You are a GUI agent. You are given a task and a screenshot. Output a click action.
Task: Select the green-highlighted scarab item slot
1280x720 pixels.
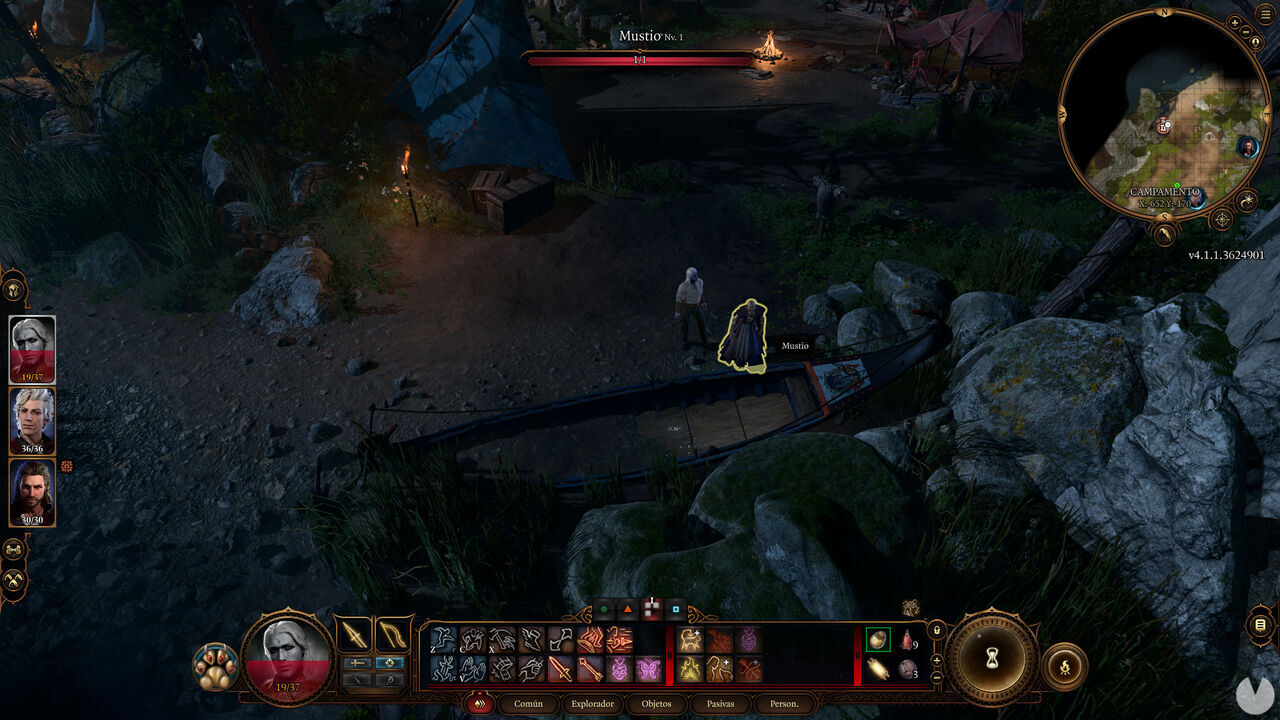coord(878,640)
